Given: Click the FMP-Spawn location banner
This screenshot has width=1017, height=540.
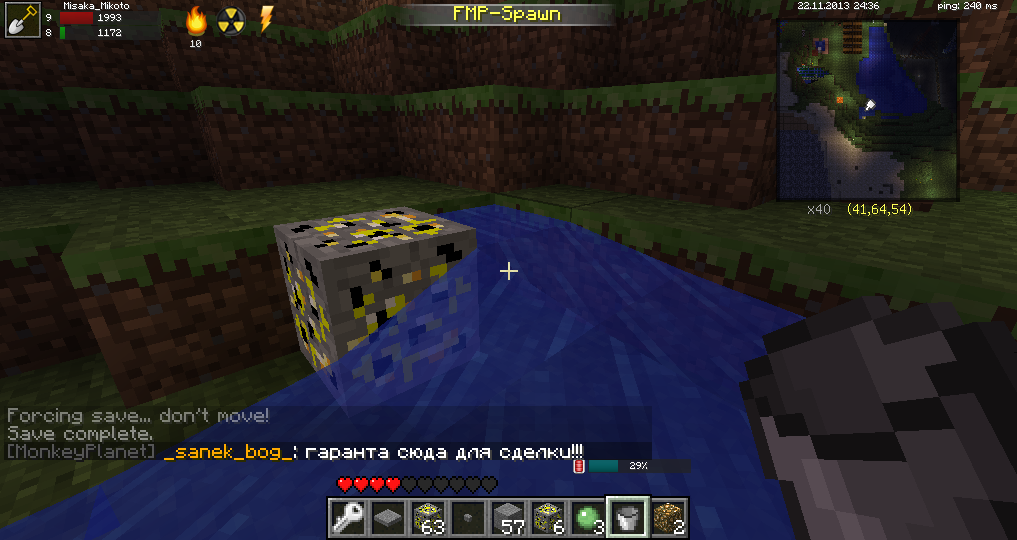Looking at the screenshot, I should 508,14.
